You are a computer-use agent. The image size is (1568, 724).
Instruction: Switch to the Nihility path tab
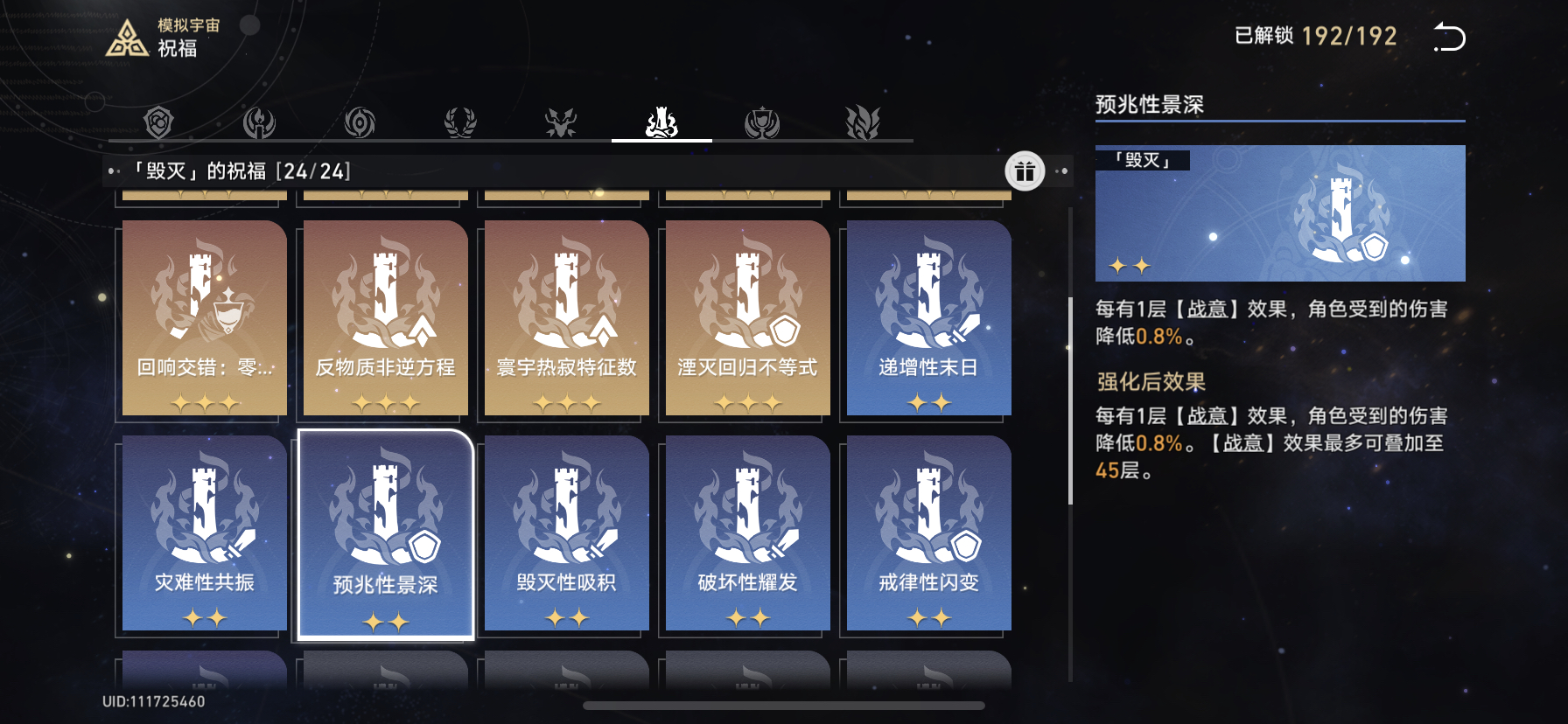coord(360,122)
